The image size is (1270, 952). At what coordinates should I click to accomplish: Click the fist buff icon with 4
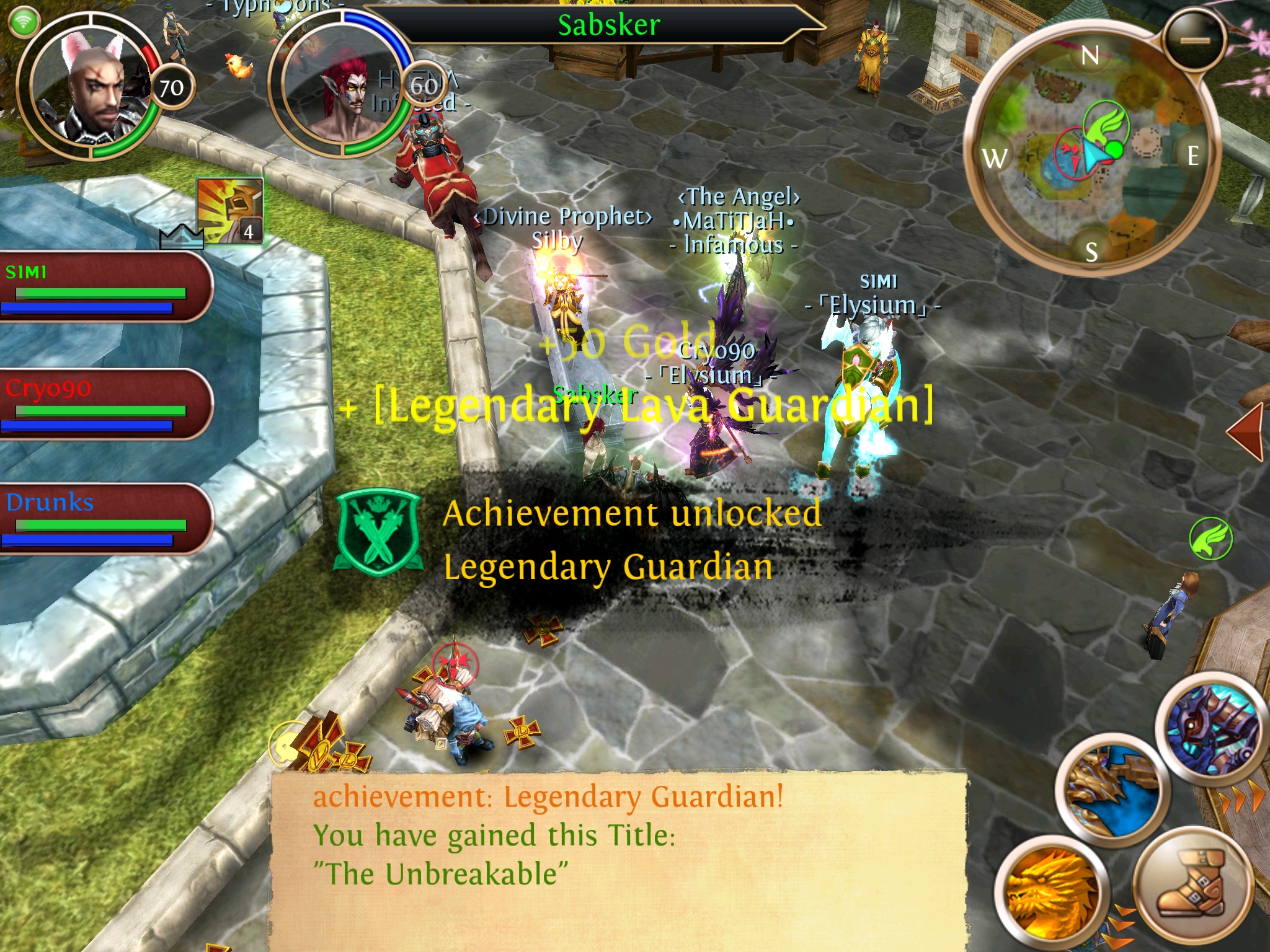click(230, 211)
